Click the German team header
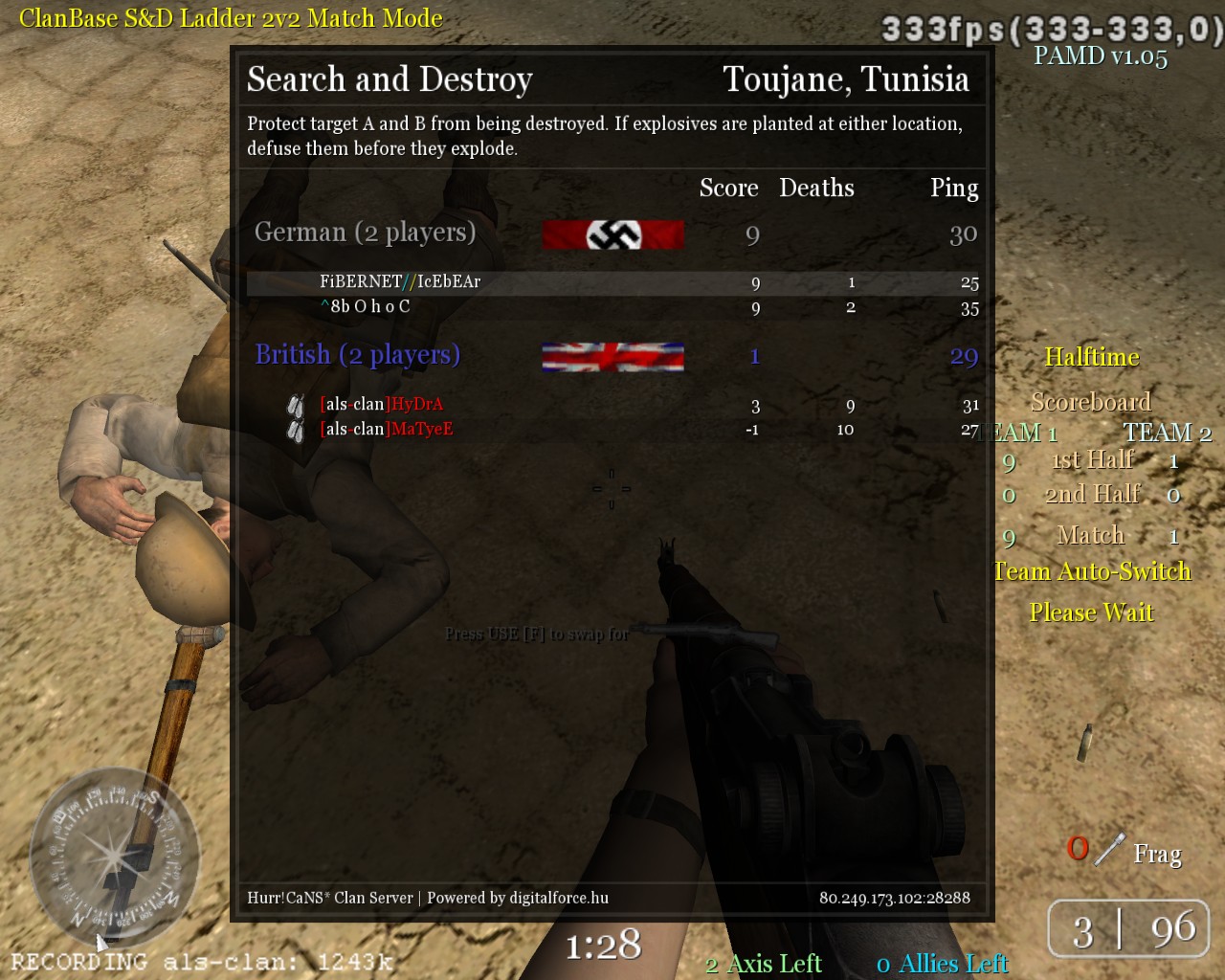Image resolution: width=1225 pixels, height=980 pixels. (x=365, y=233)
